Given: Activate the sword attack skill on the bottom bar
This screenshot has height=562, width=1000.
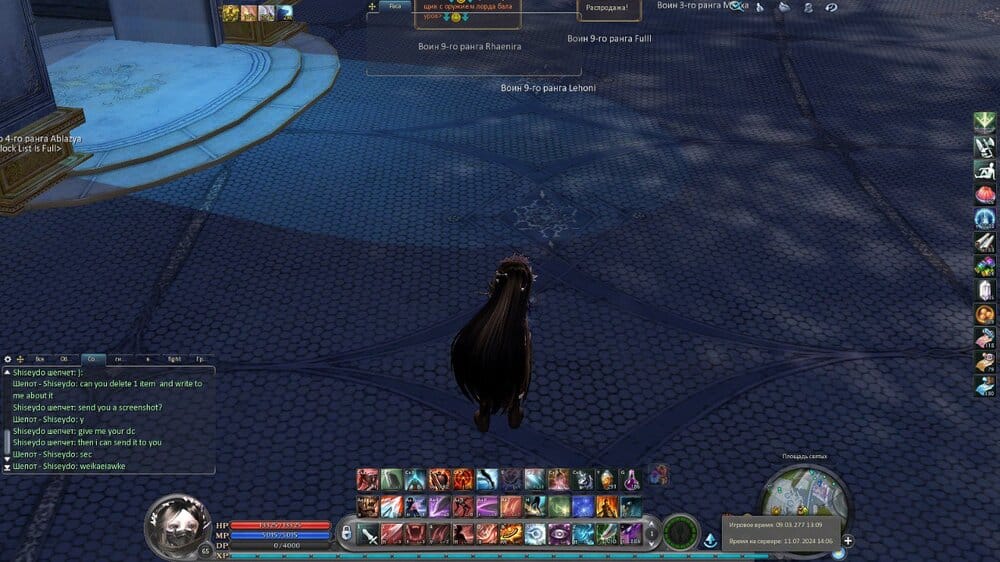Looking at the screenshot, I should [369, 534].
